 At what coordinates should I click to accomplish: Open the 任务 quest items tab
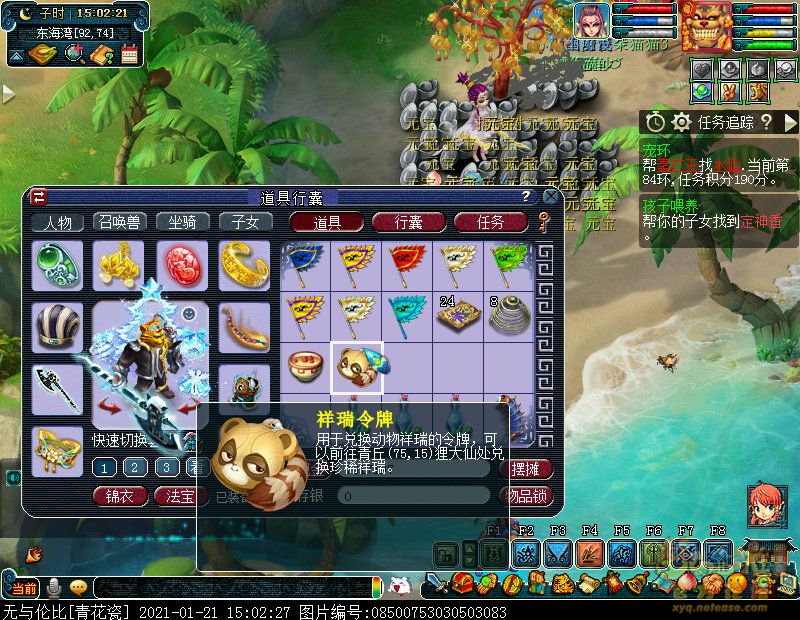490,223
